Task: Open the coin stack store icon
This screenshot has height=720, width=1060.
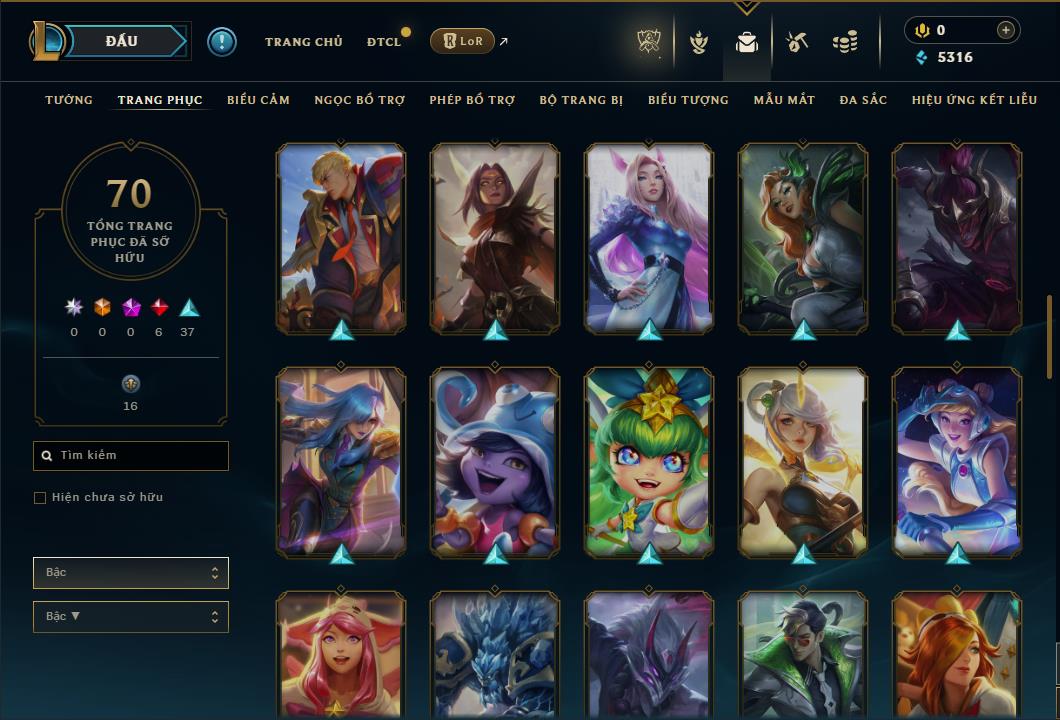Action: [845, 42]
